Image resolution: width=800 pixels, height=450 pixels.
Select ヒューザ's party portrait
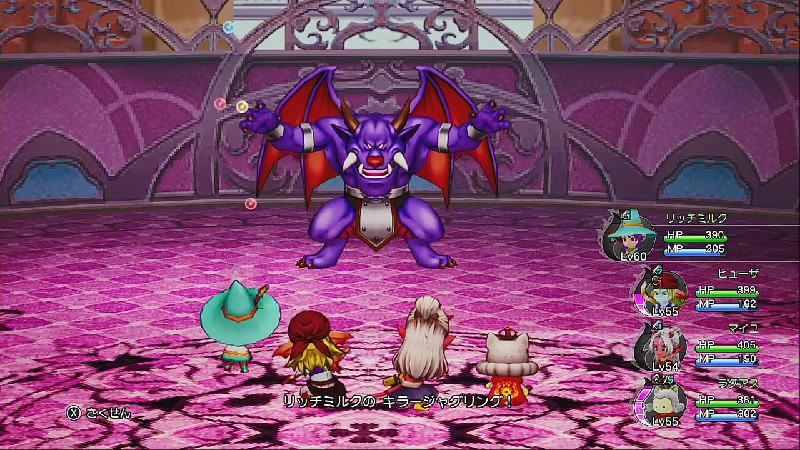pyautogui.click(x=655, y=292)
